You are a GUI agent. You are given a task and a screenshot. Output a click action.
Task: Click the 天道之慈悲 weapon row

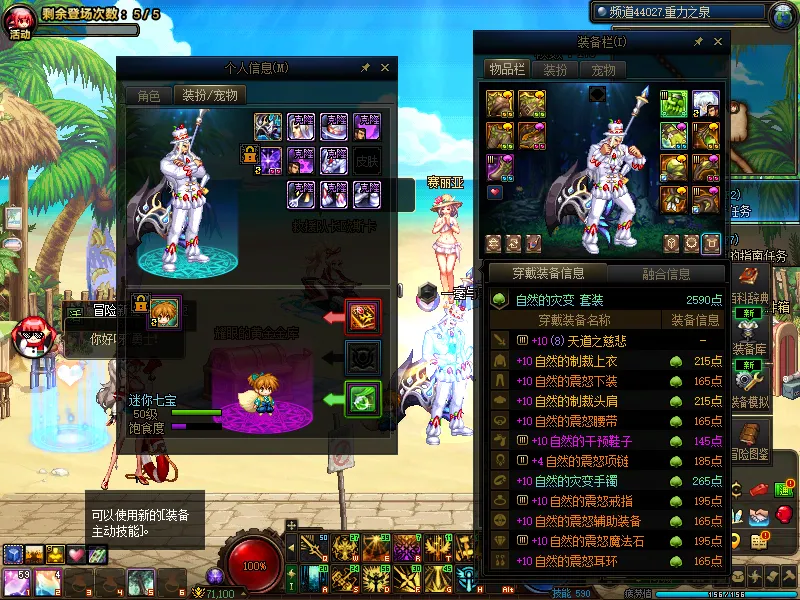tap(606, 341)
